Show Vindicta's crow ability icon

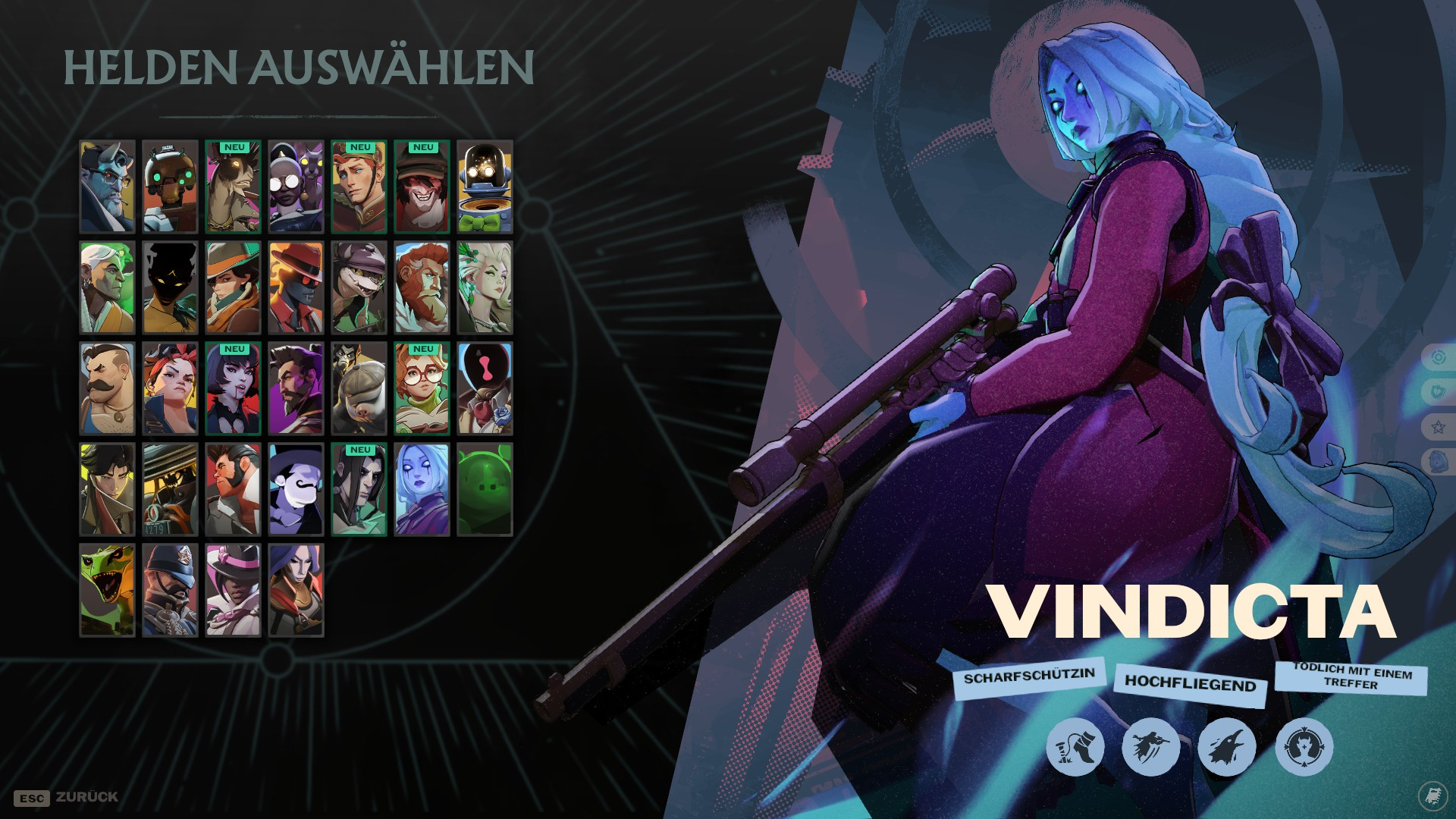[x=1226, y=747]
